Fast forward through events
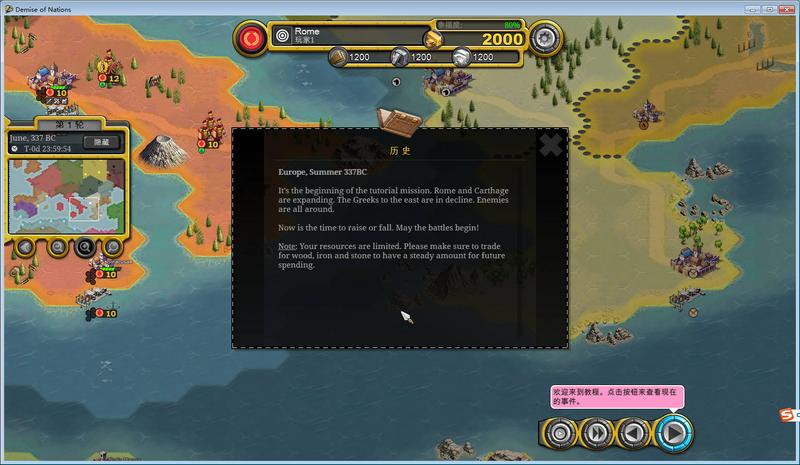800x465 pixels. tap(597, 432)
